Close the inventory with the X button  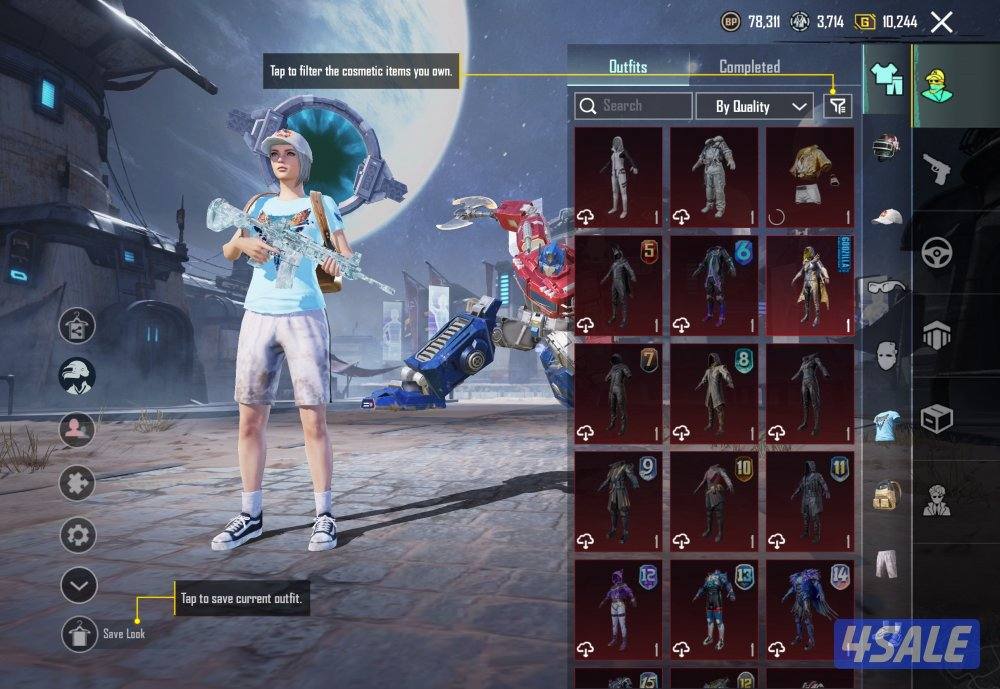[x=941, y=21]
